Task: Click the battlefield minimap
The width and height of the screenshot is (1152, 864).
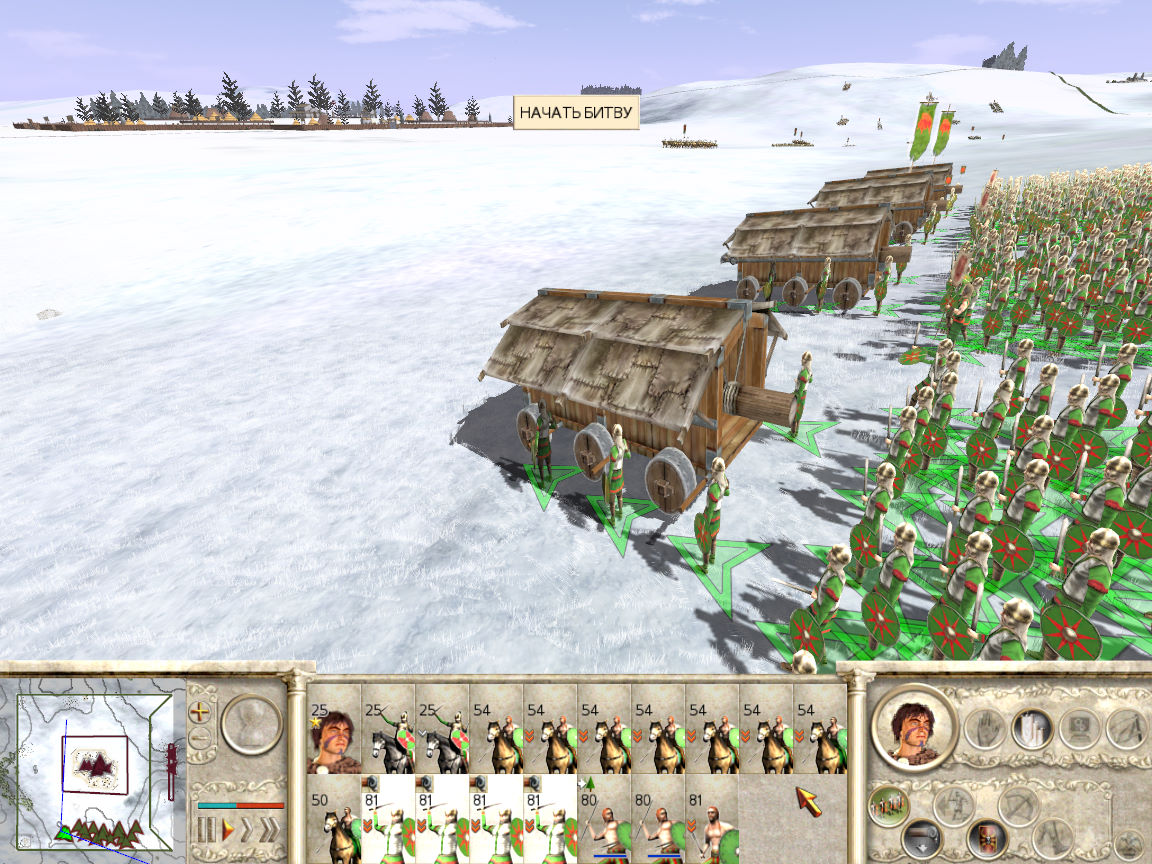Action: coord(94,762)
